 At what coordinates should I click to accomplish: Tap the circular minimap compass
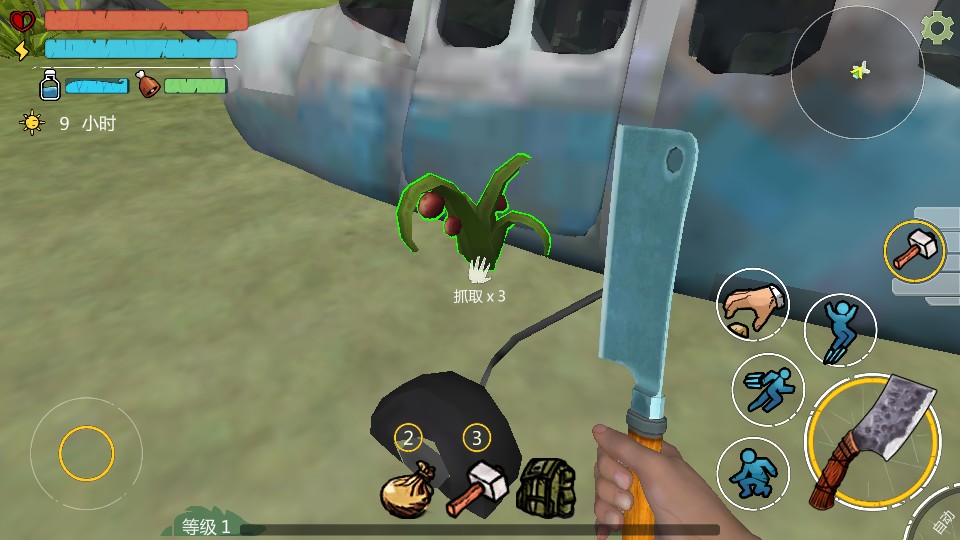coord(858,71)
